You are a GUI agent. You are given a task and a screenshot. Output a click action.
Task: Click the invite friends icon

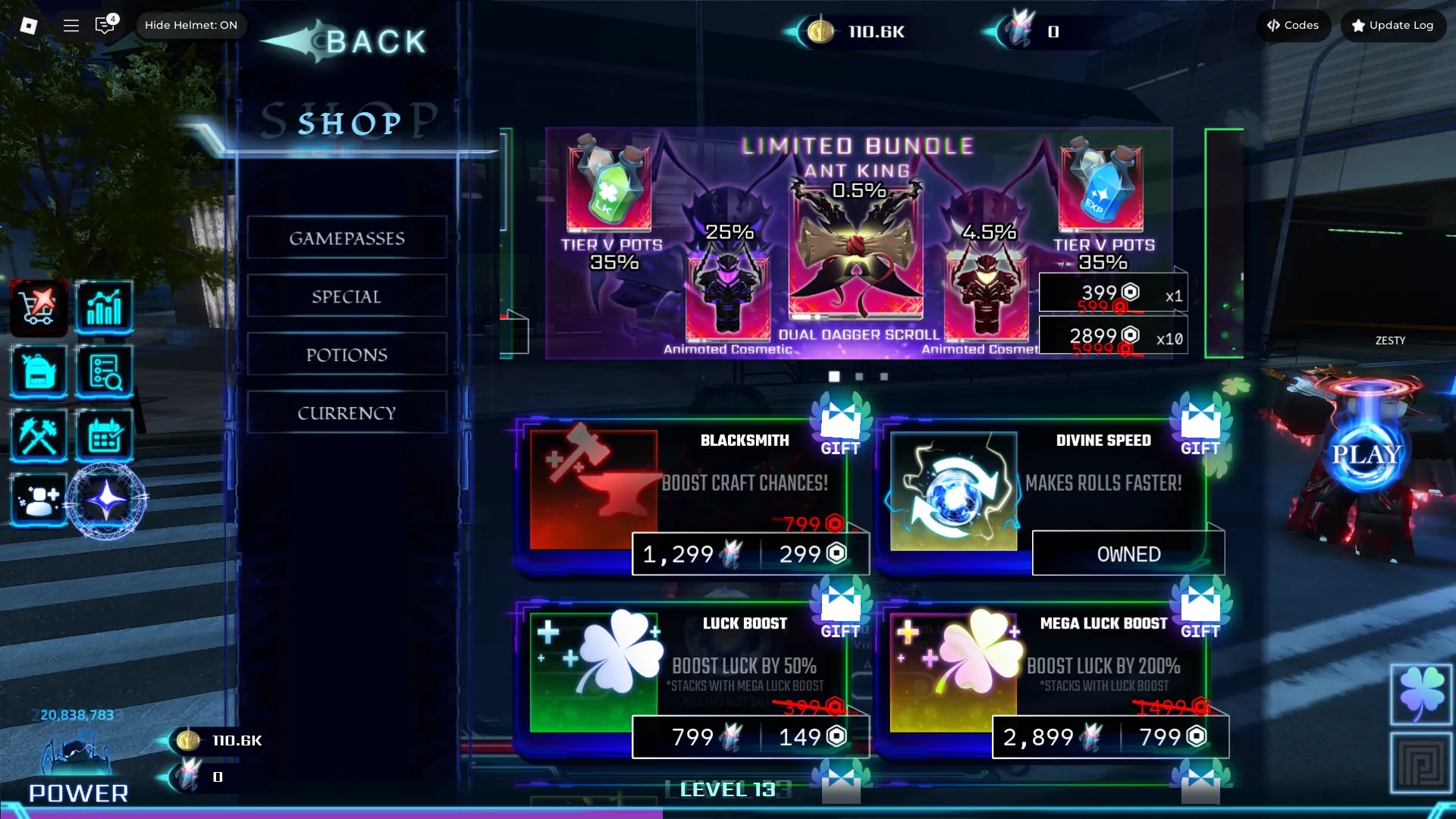point(39,500)
